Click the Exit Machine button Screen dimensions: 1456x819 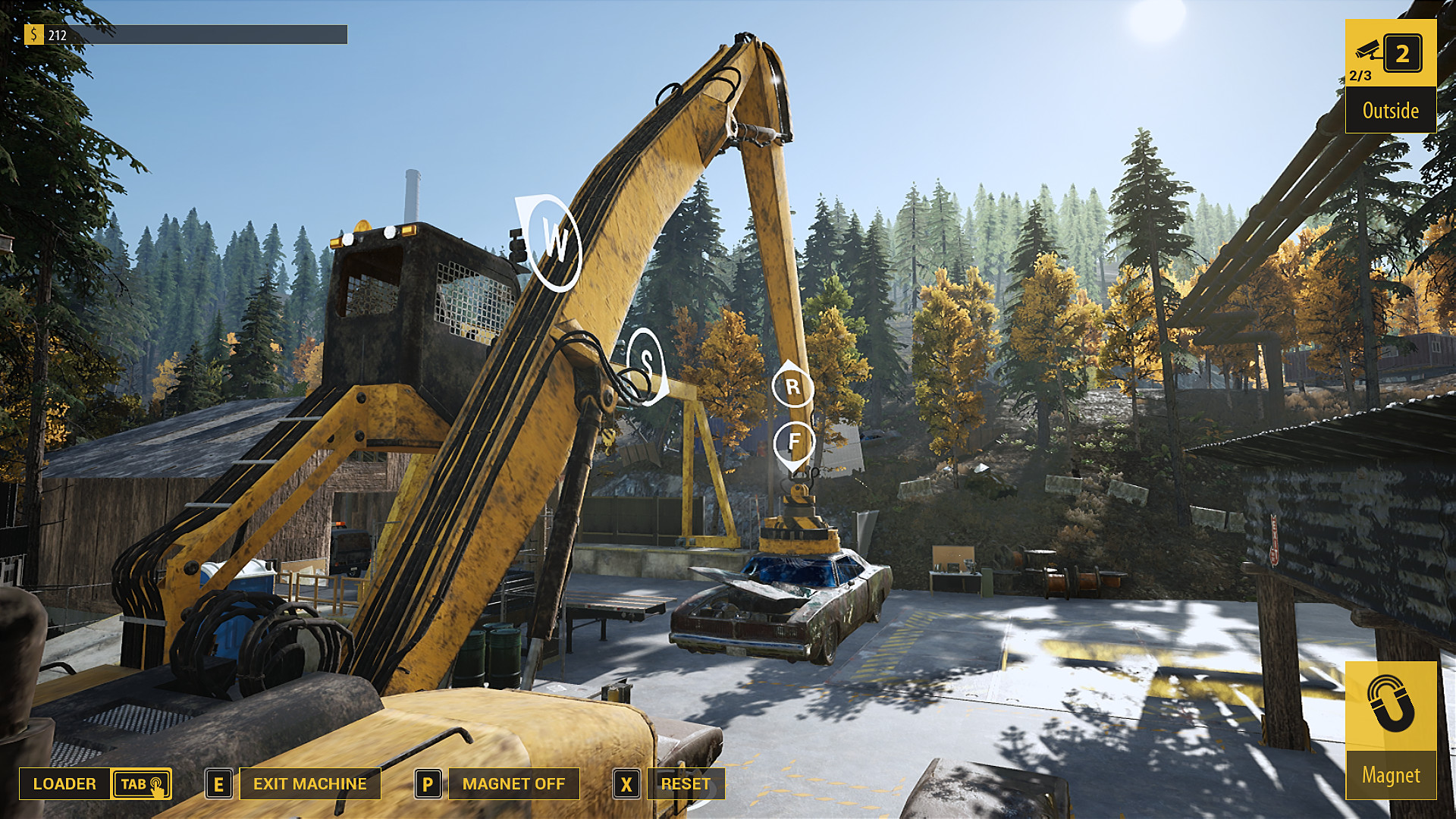pyautogui.click(x=309, y=783)
